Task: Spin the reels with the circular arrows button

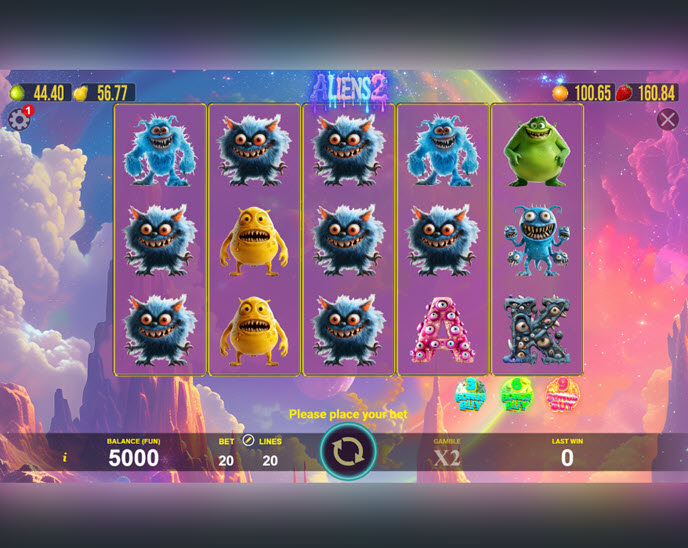Action: pyautogui.click(x=348, y=452)
